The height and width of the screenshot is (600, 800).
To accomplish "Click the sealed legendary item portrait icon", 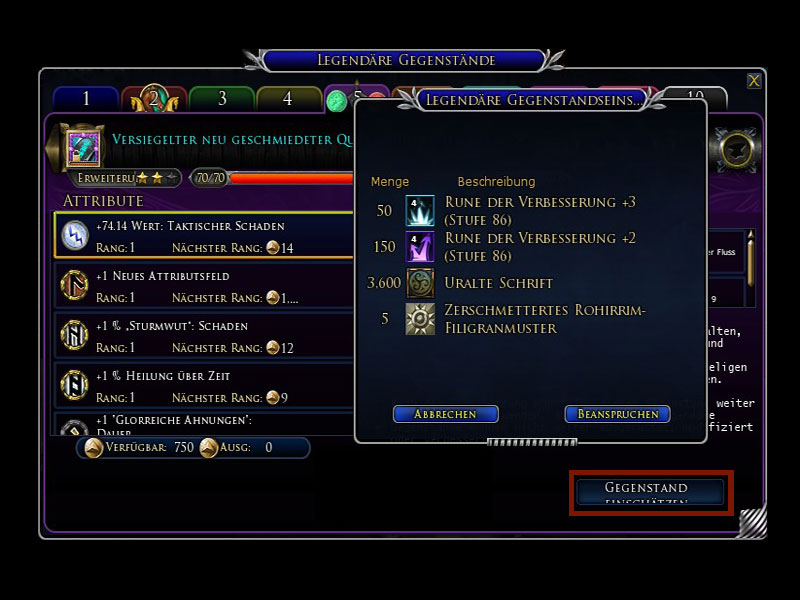I will click(83, 148).
